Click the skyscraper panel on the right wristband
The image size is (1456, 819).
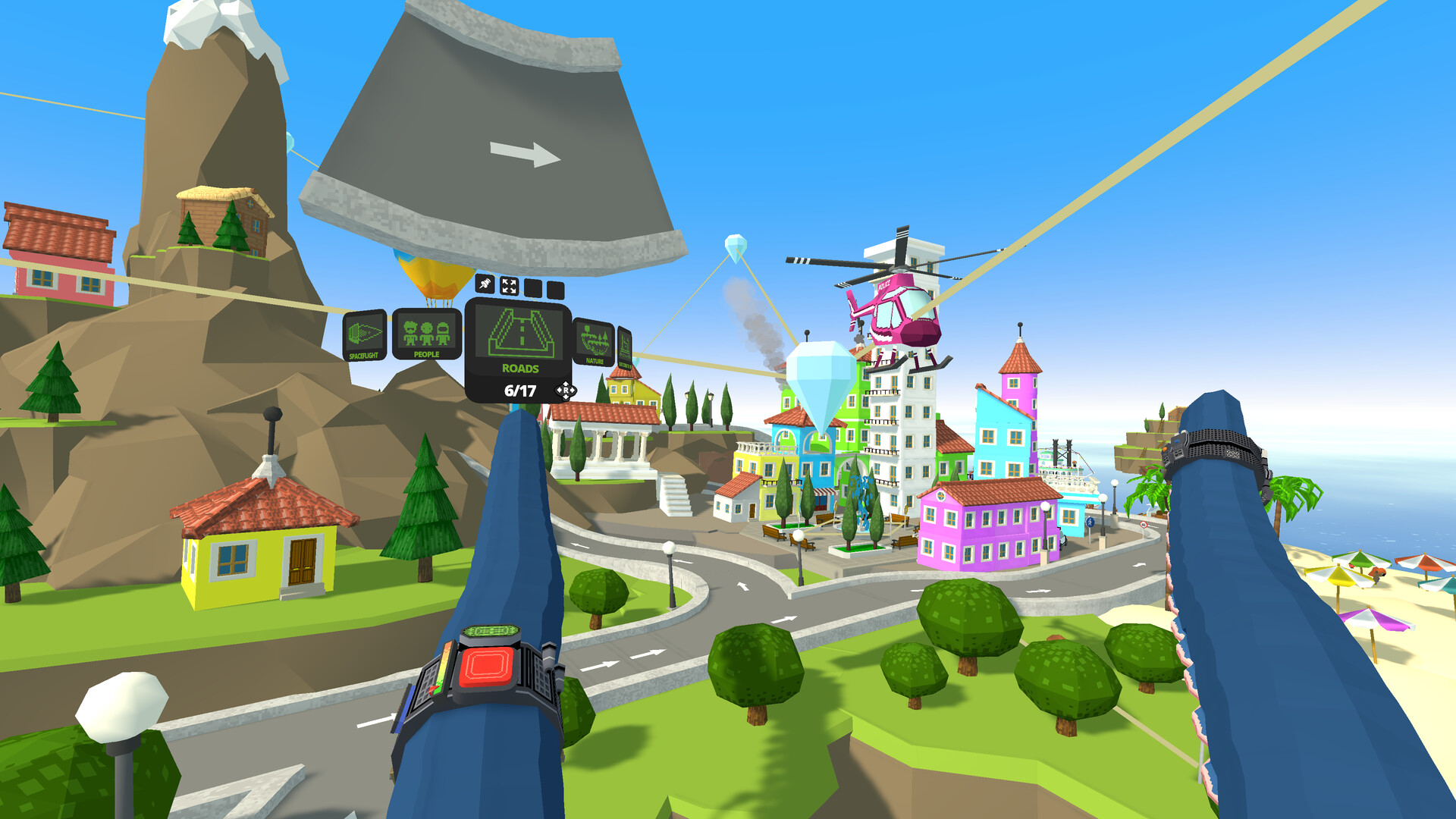[x=1177, y=453]
